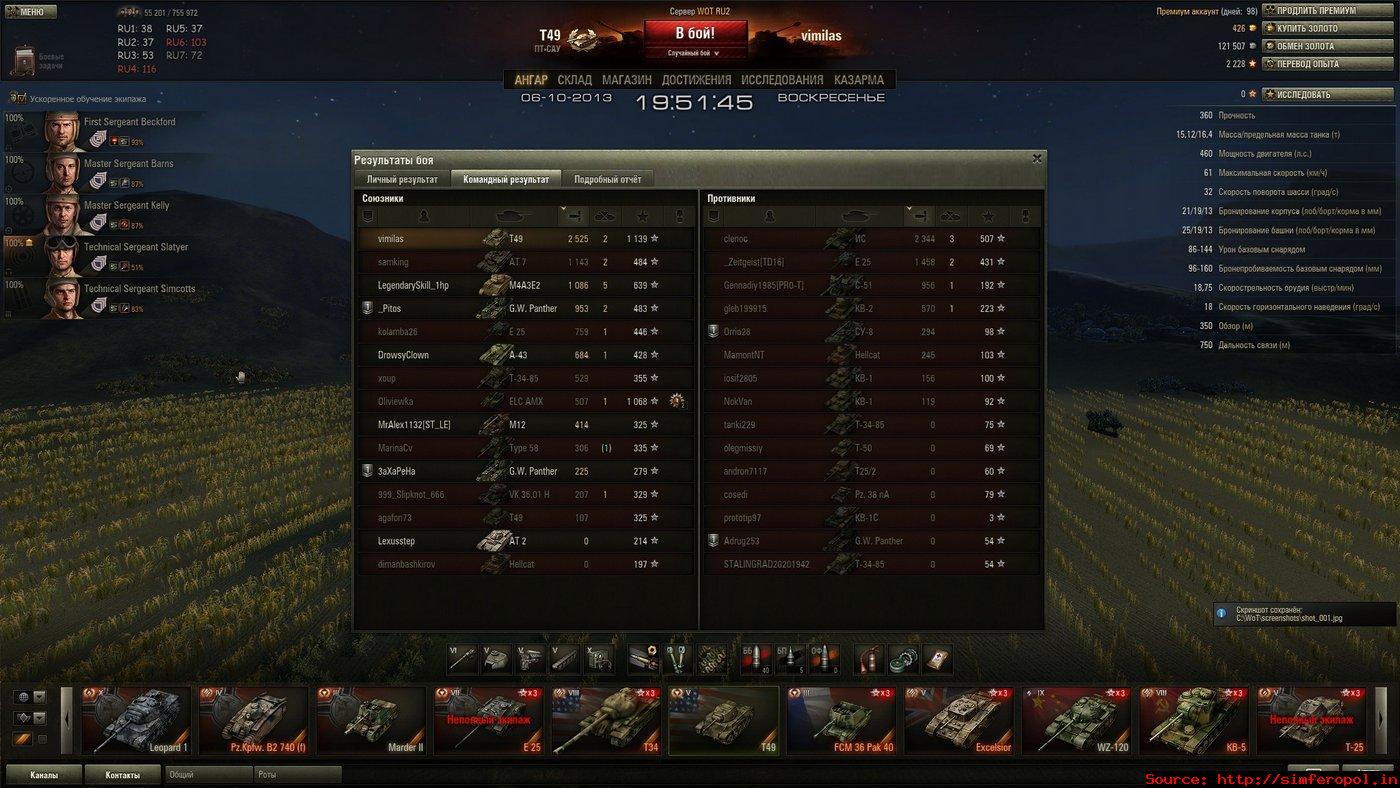Switch to the СКЛАД depot tab
Image resolution: width=1400 pixels, height=788 pixels.
coord(574,80)
